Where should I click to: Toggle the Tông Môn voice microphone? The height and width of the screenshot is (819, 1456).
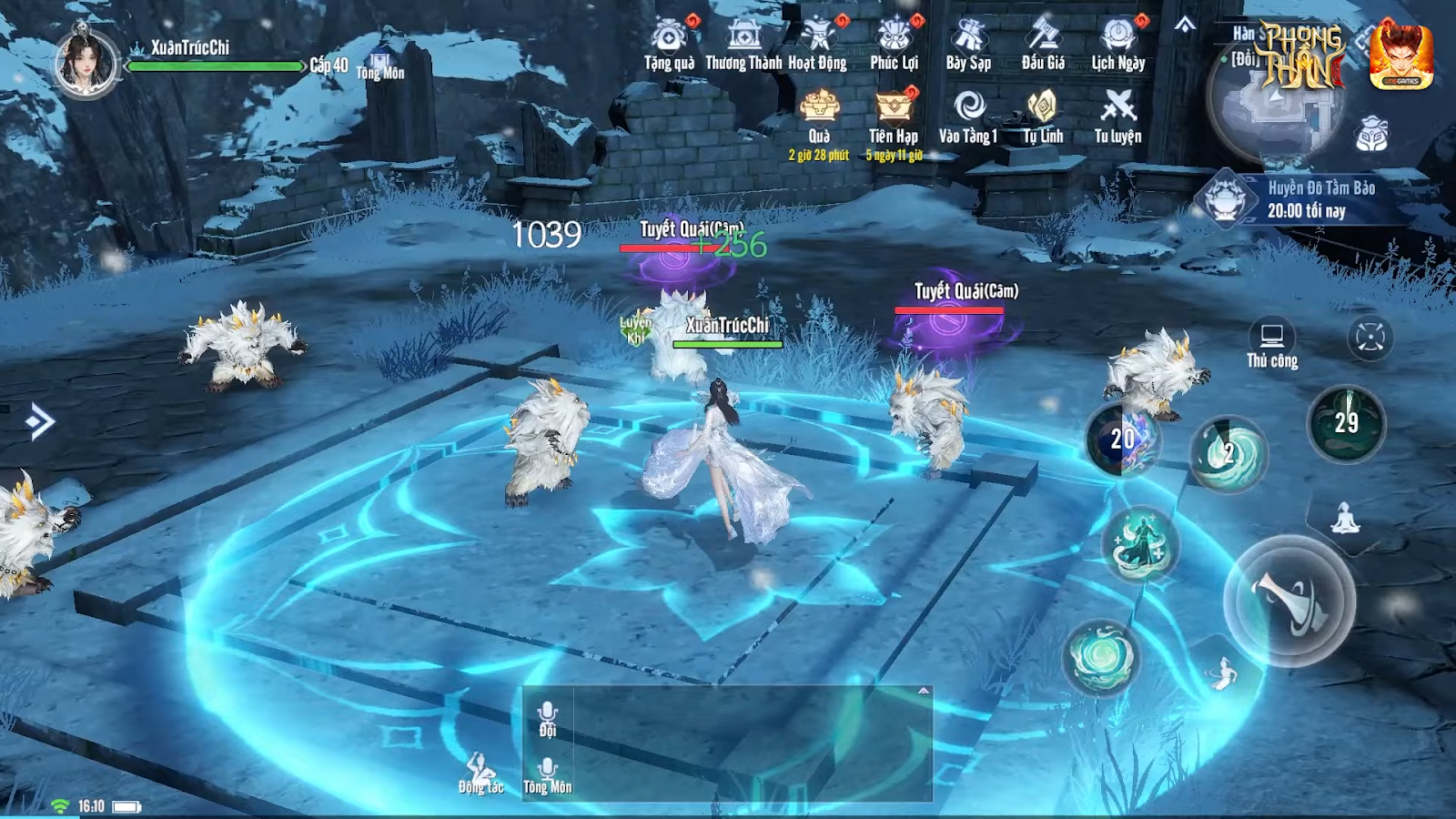point(547,773)
